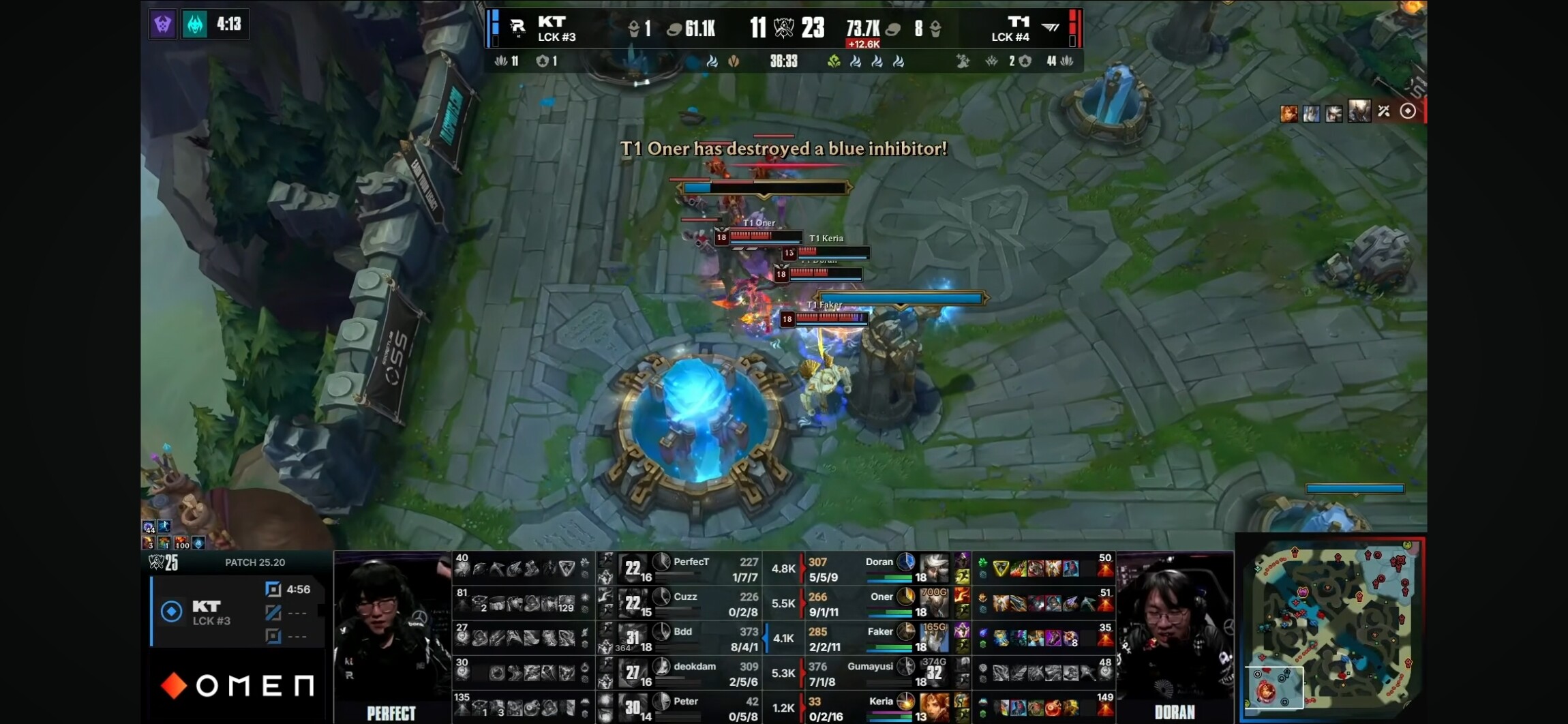Click Keria's champion portrait in the scoreboard
Viewport: 1568px width, 724px height.
tap(935, 708)
